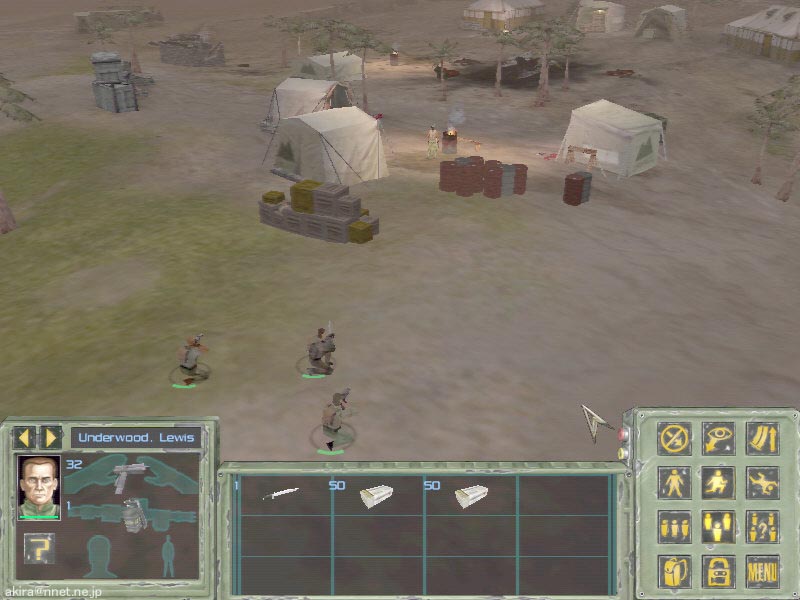Screen dimensions: 800x600
Task: Set the soldier to standing stance
Action: point(674,482)
